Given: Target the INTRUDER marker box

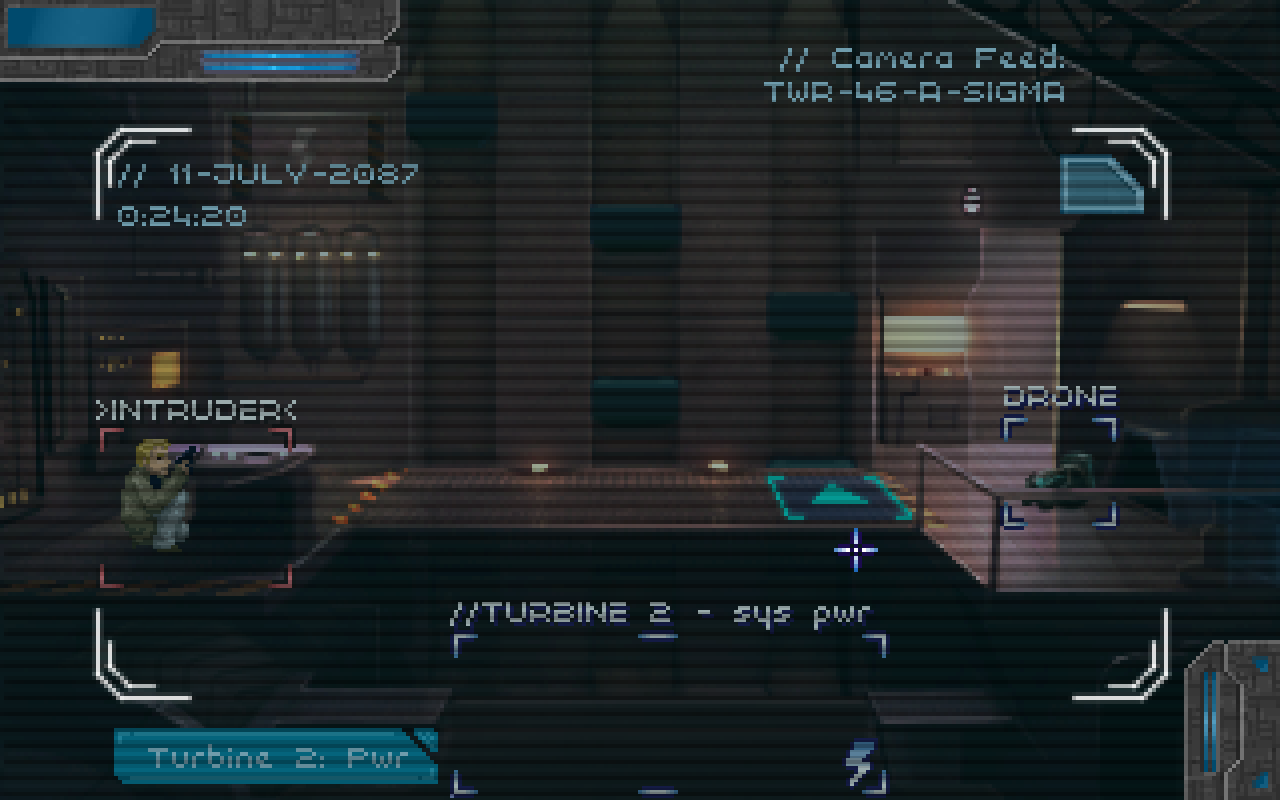Looking at the screenshot, I should 196,507.
